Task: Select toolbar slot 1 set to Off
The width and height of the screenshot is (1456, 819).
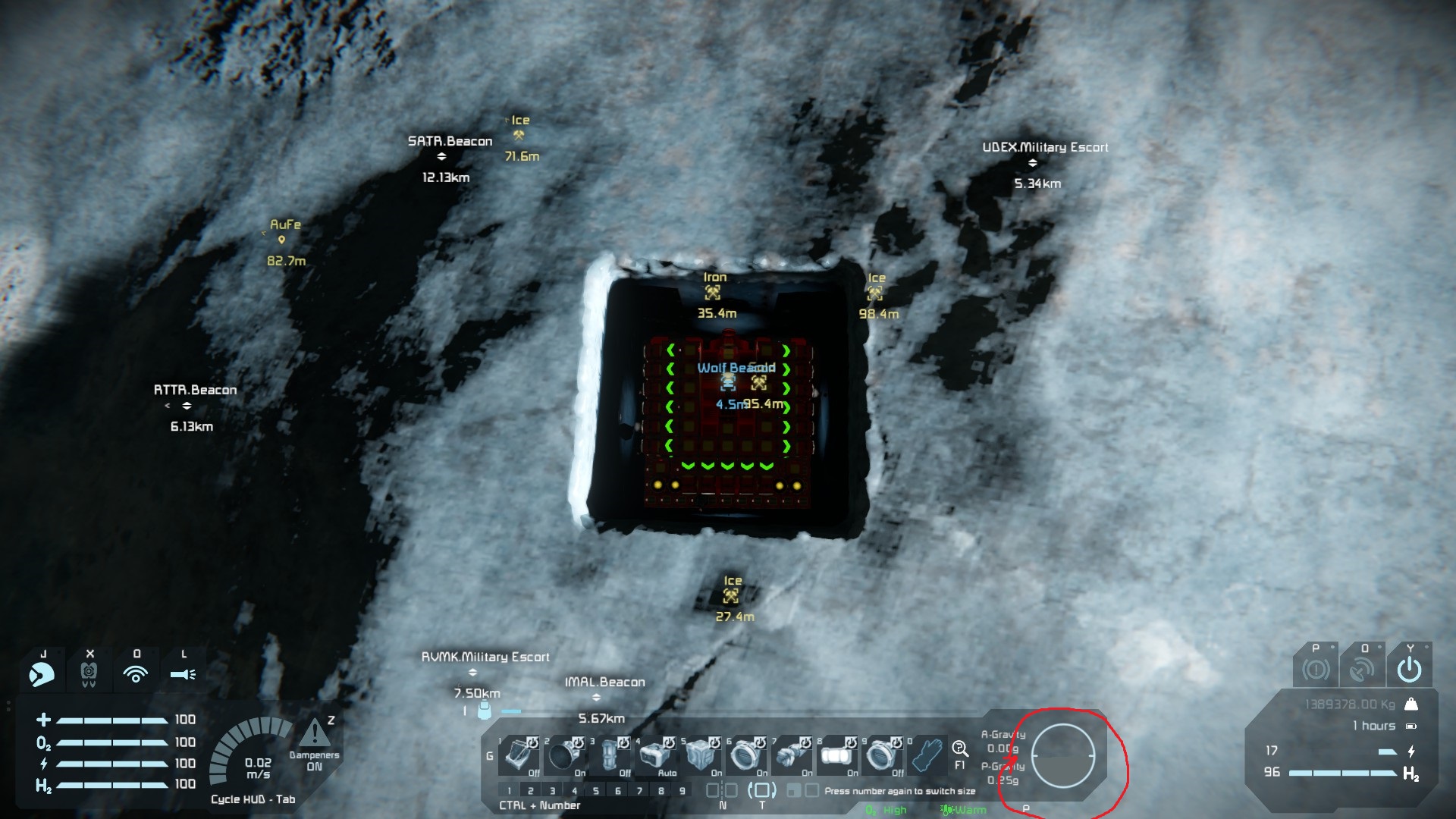Action: [521, 755]
